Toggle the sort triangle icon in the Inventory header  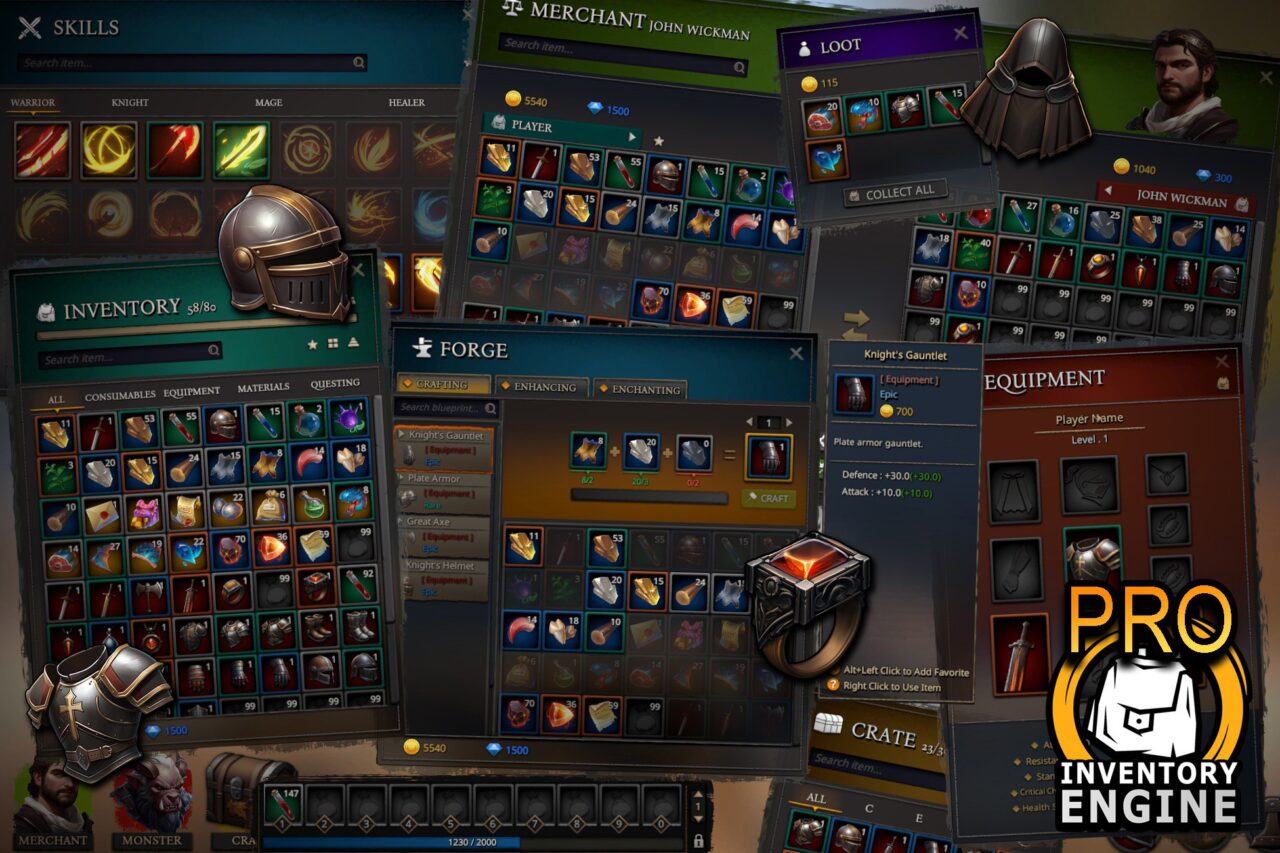(354, 341)
